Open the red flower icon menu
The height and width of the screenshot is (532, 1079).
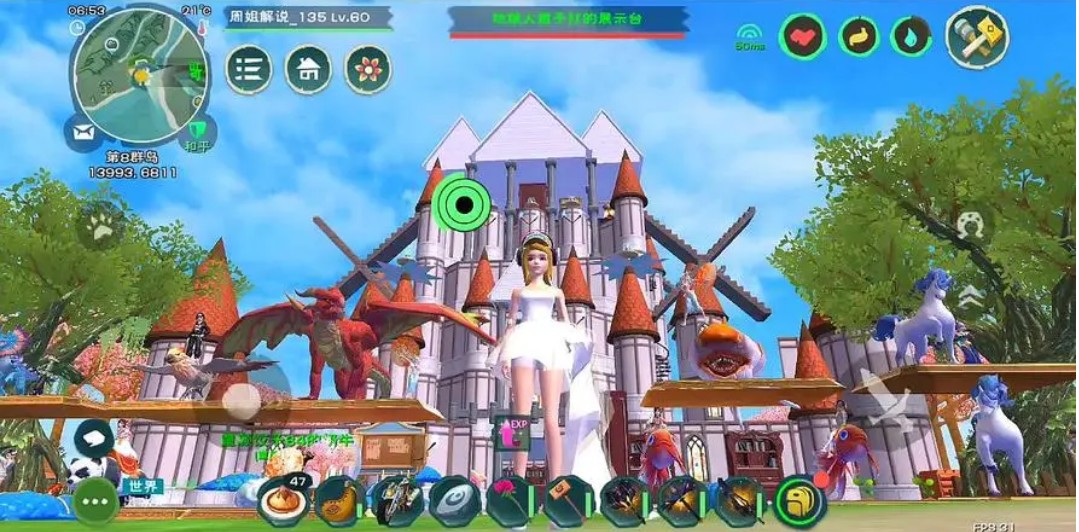367,70
